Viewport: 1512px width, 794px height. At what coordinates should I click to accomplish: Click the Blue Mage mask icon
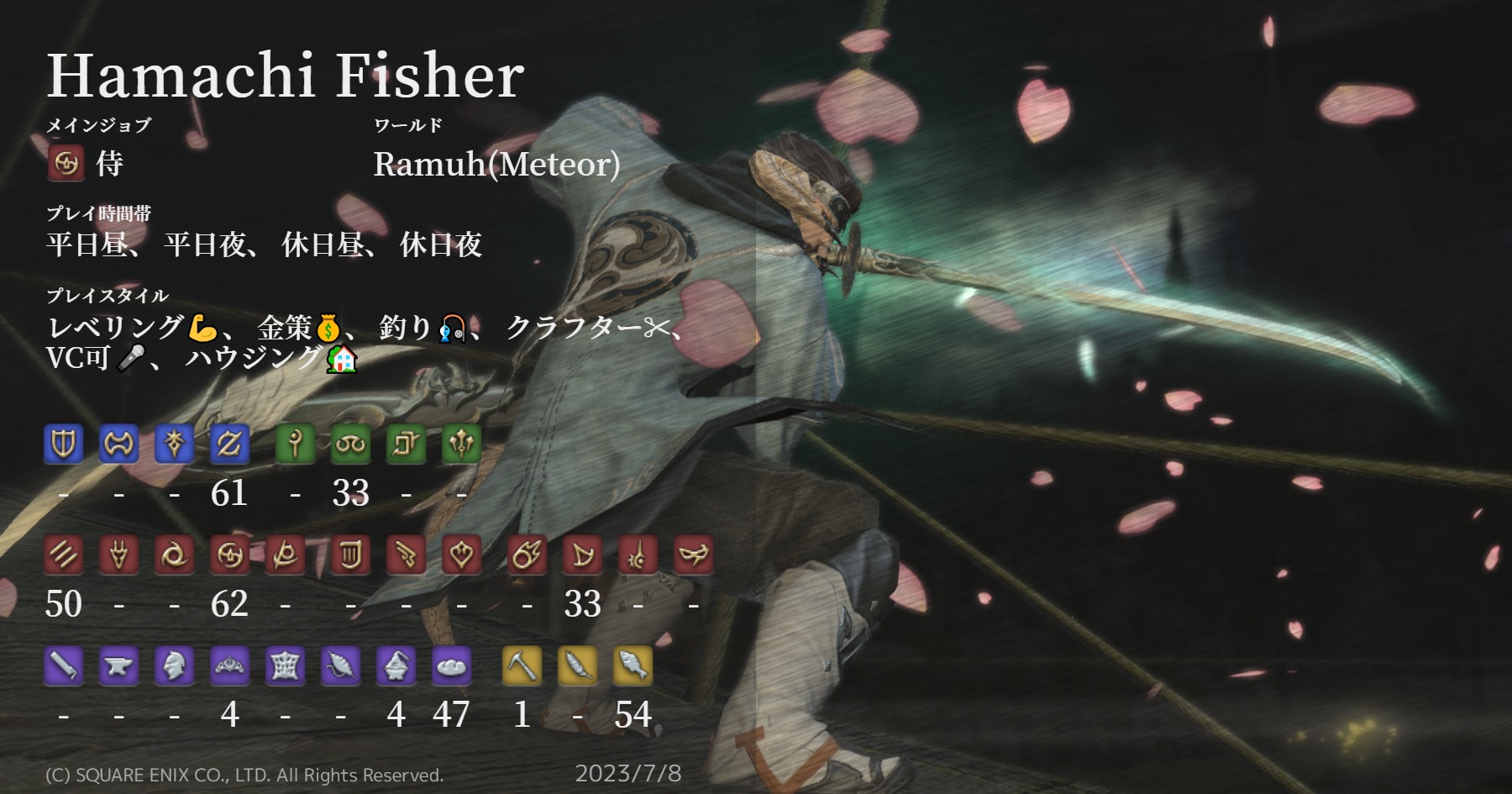[x=691, y=555]
